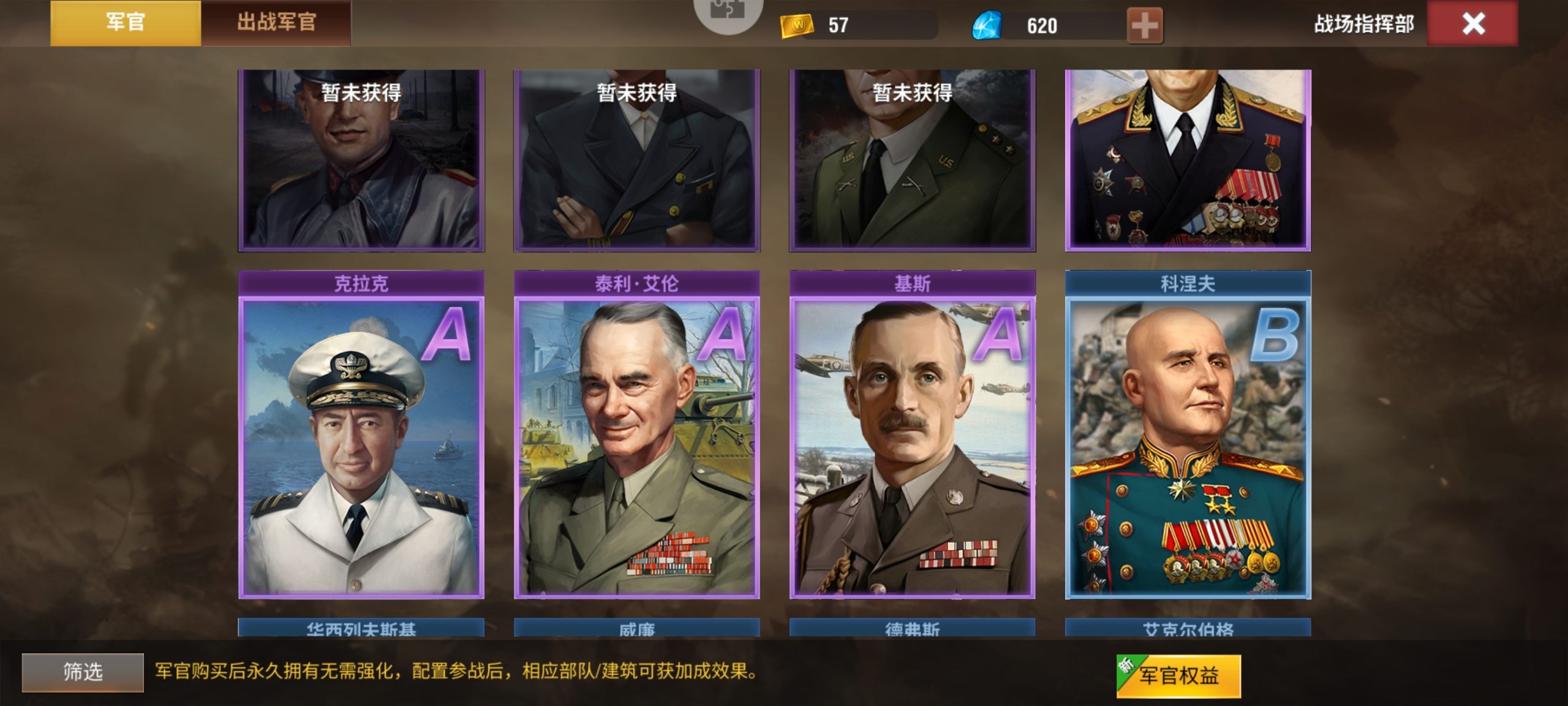Image resolution: width=1568 pixels, height=706 pixels.
Task: Select the 艾克尔伯格 officer card
Action: 1188,628
